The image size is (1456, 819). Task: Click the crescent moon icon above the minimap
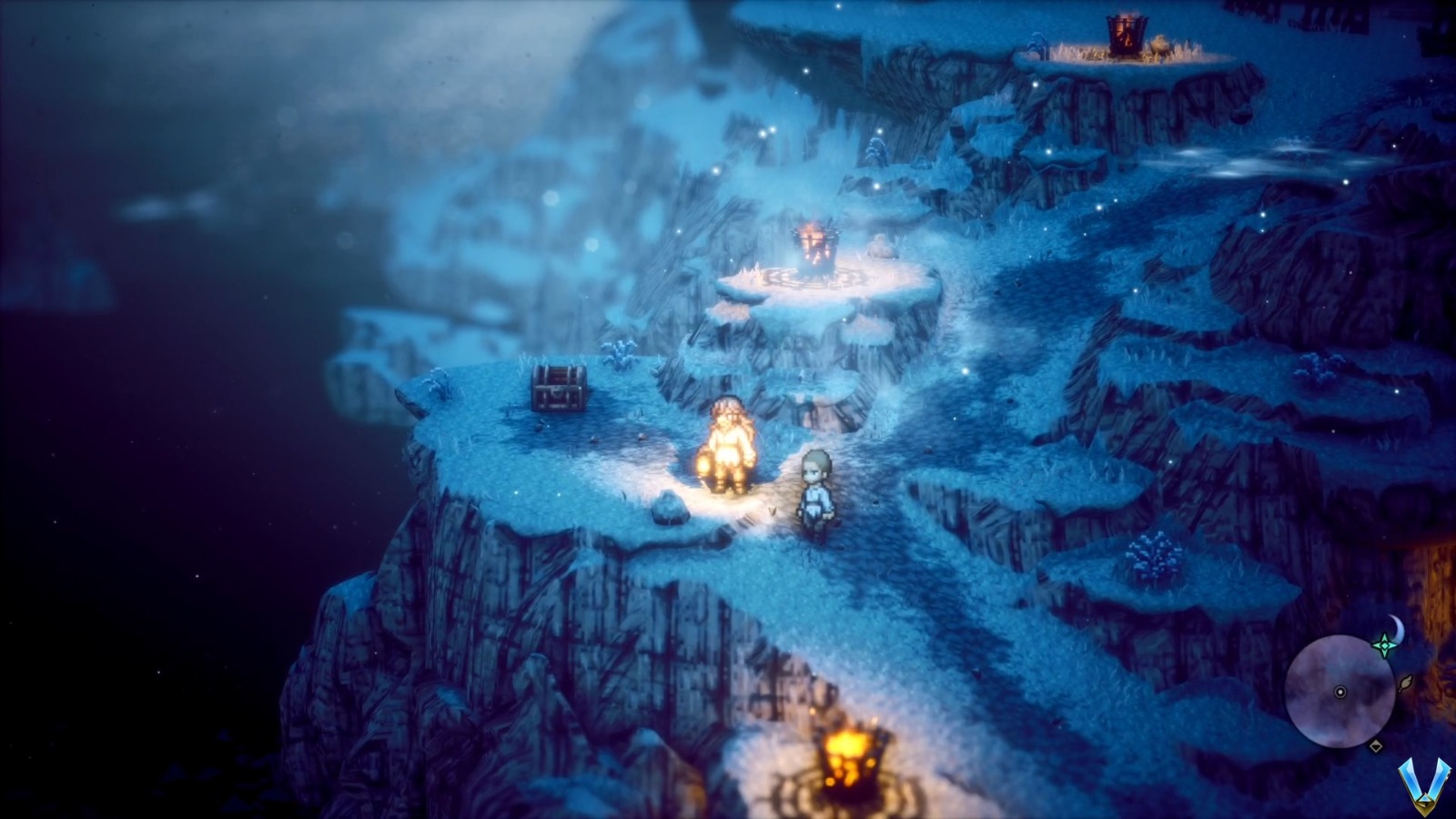click(x=1397, y=623)
